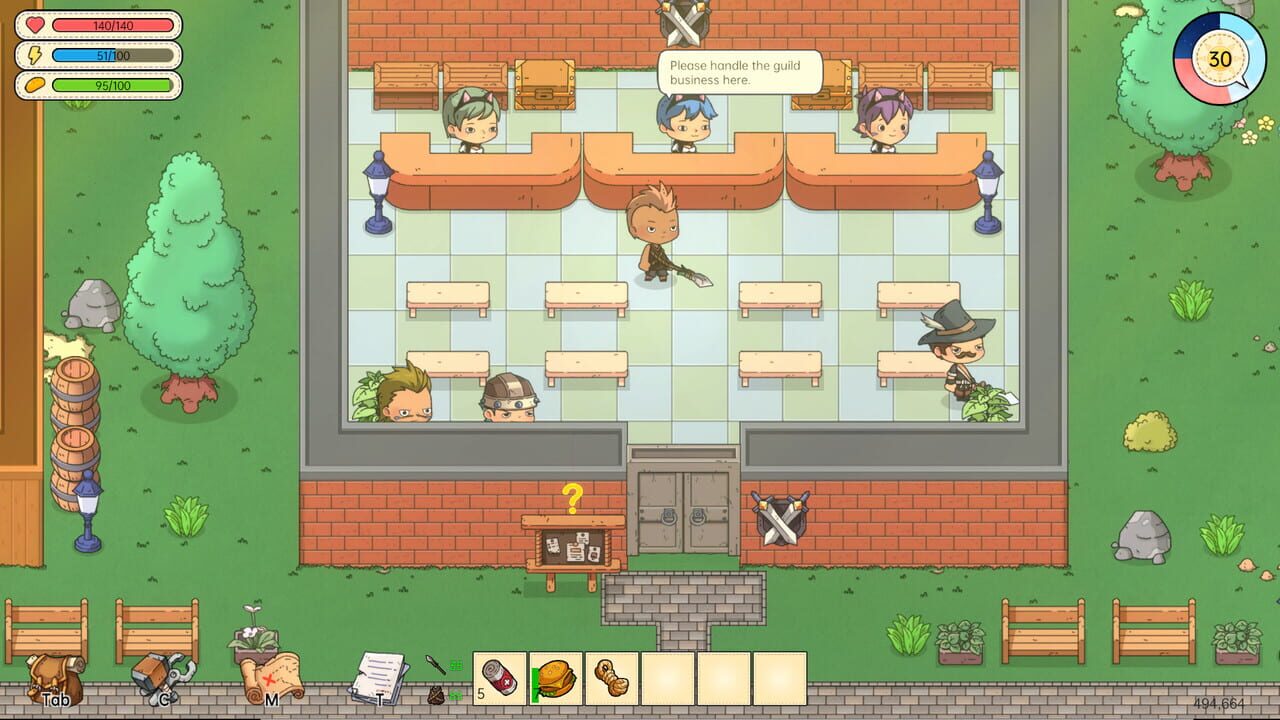Dismiss the guild business dialogue bubble
Image resolution: width=1280 pixels, height=720 pixels.
(x=740, y=70)
